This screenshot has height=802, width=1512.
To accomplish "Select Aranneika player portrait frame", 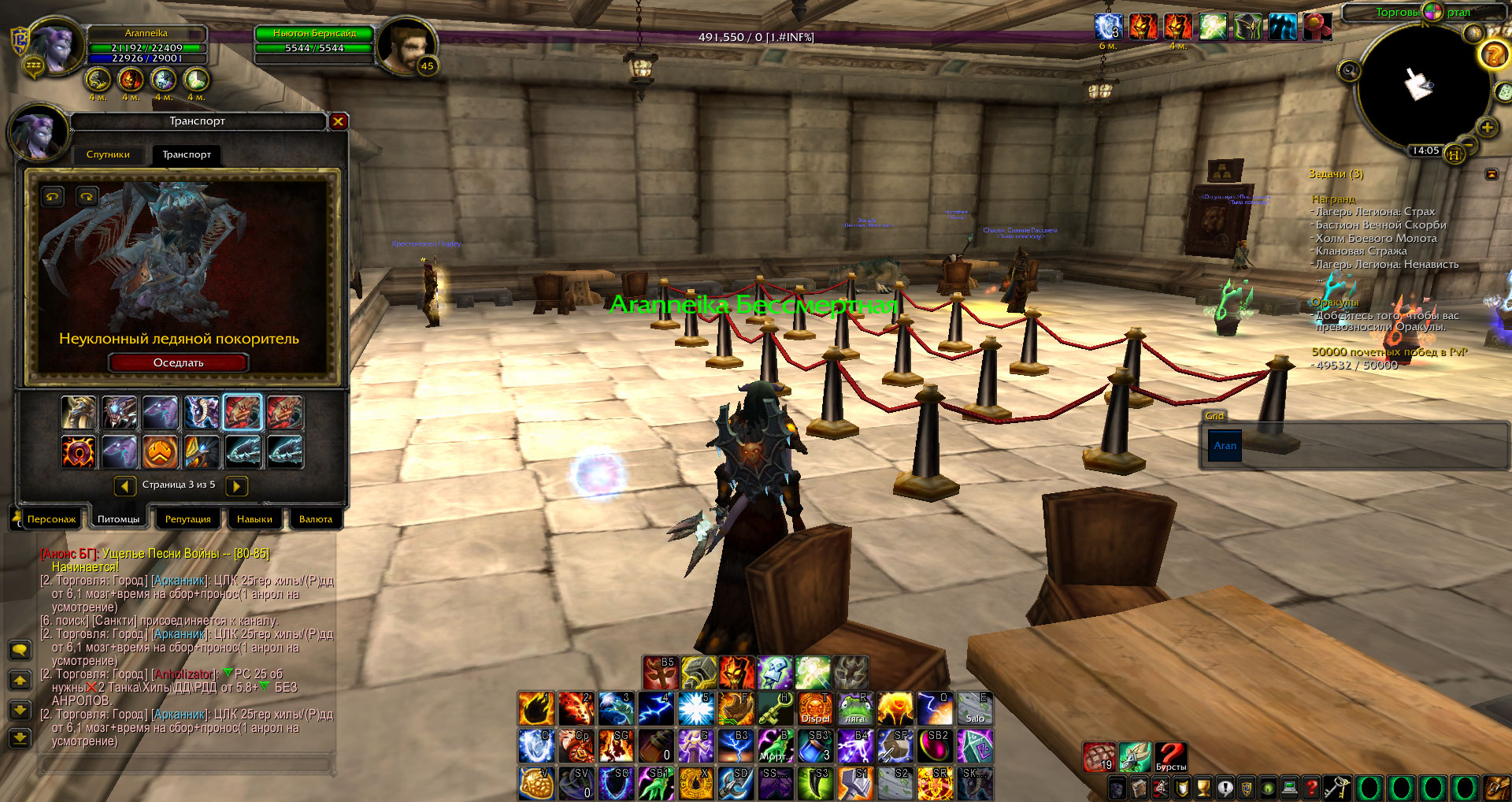I will pos(55,46).
